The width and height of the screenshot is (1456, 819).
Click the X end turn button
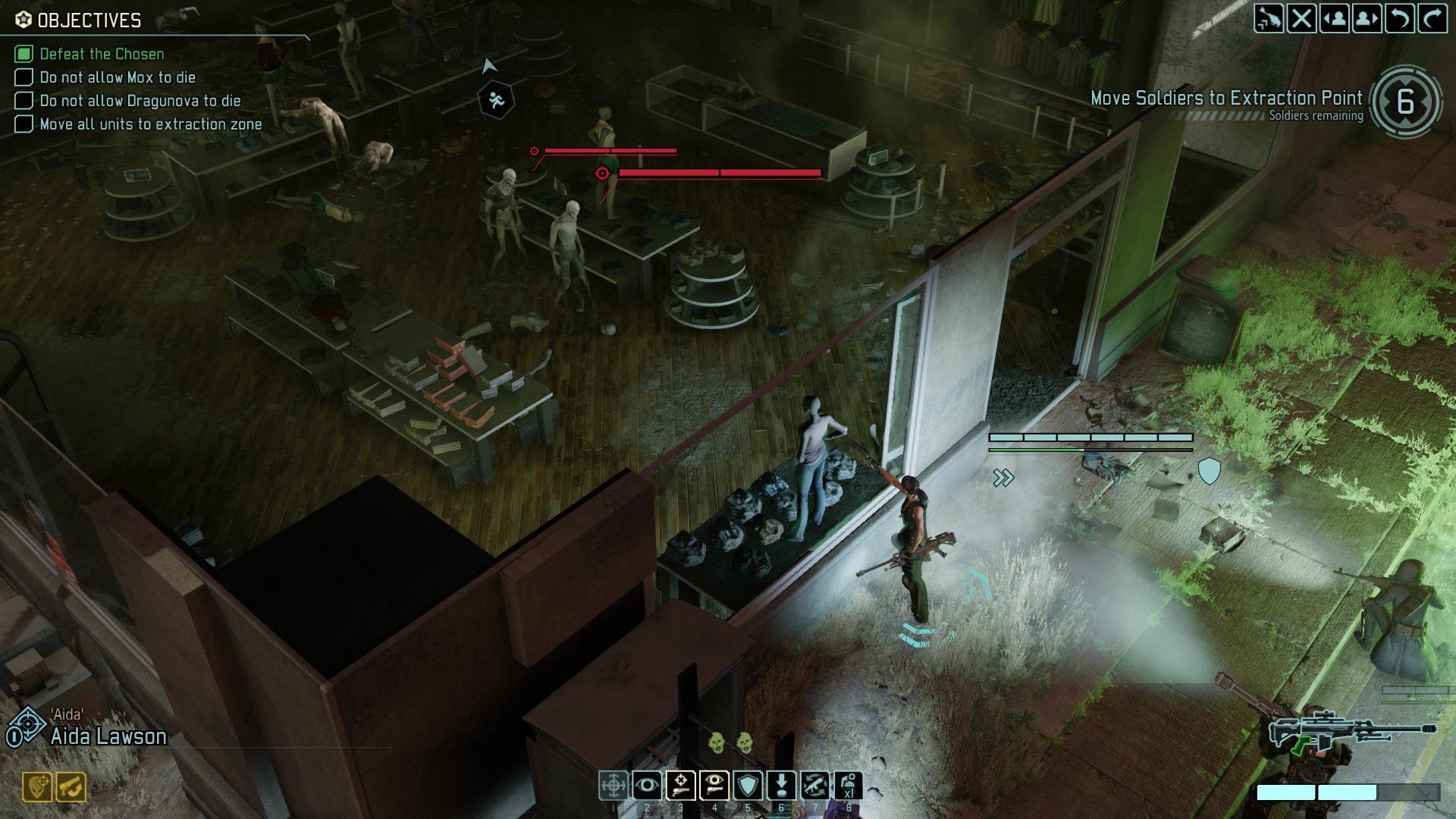coord(1301,18)
